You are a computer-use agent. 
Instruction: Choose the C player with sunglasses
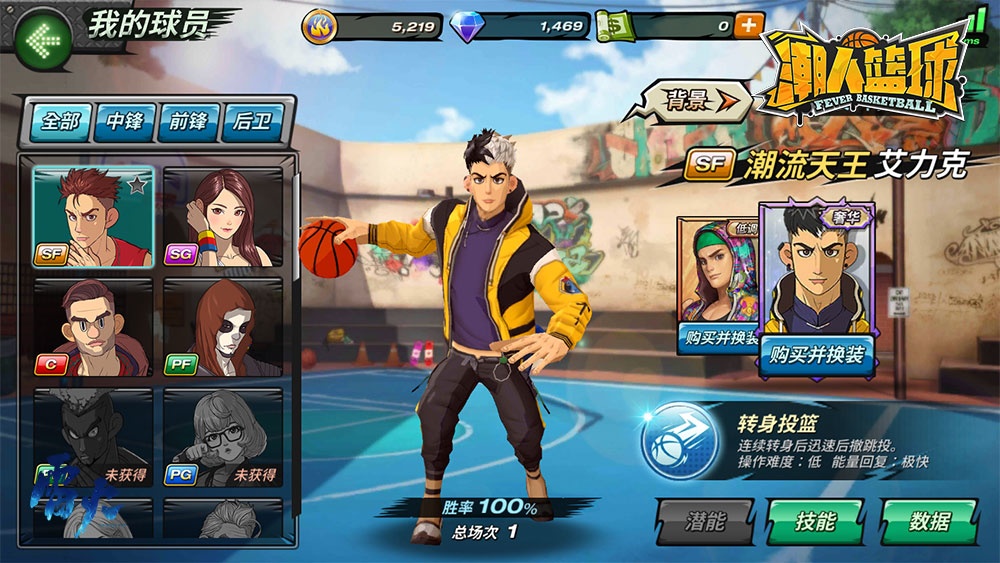click(93, 327)
